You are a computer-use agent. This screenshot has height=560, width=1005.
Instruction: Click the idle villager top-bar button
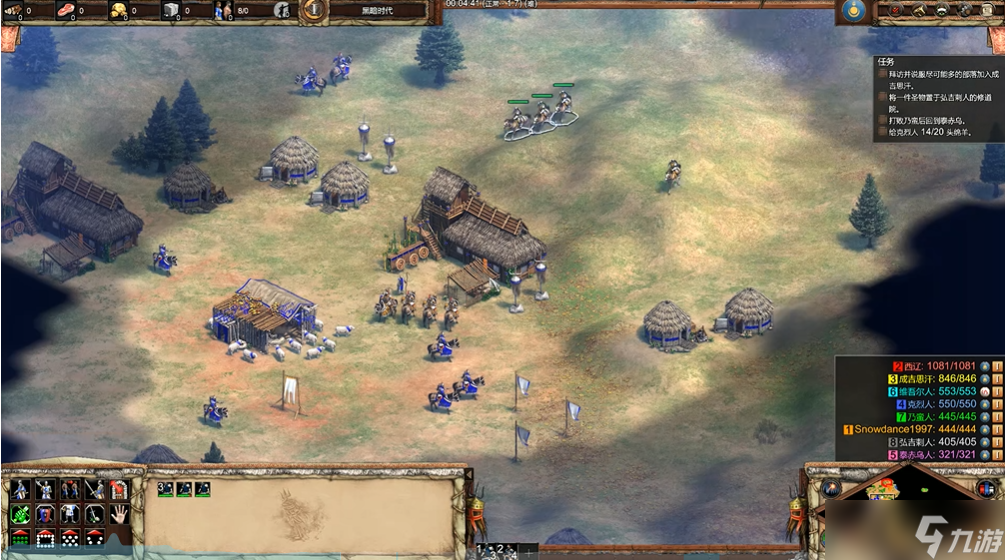pos(282,11)
